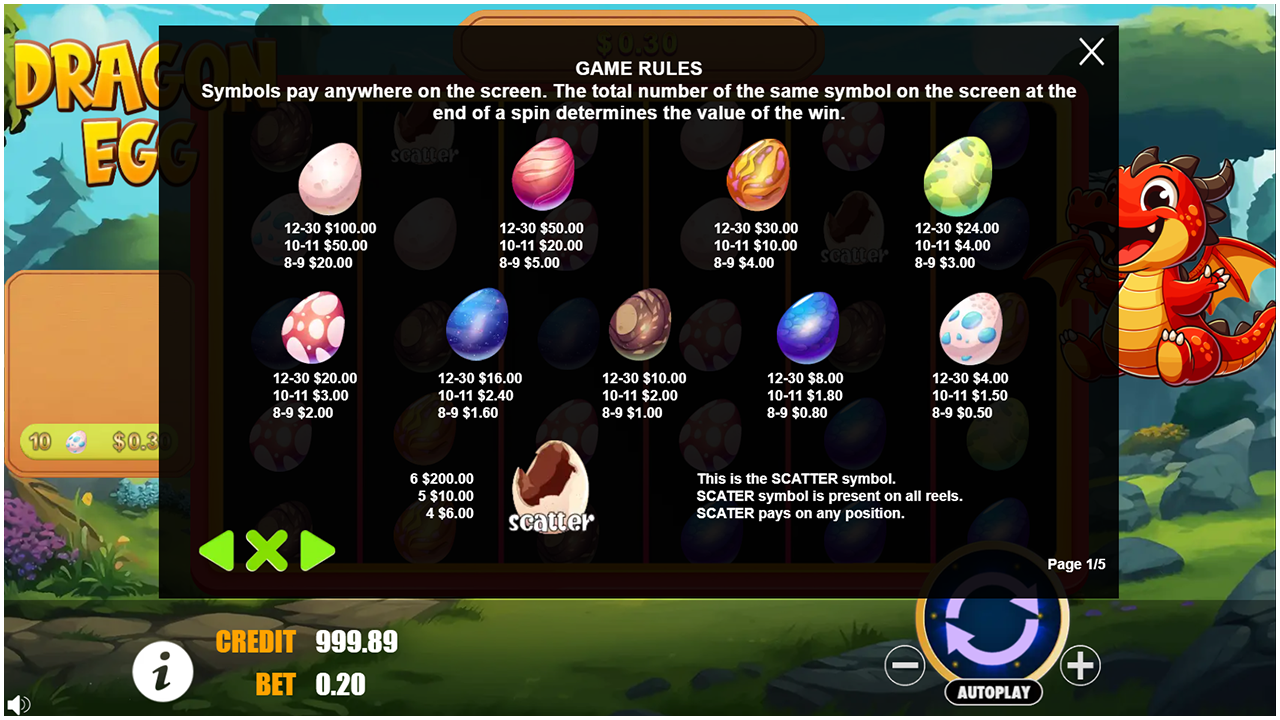This screenshot has height=720, width=1280.
Task: Click the brown cracked $10 egg
Action: [641, 325]
